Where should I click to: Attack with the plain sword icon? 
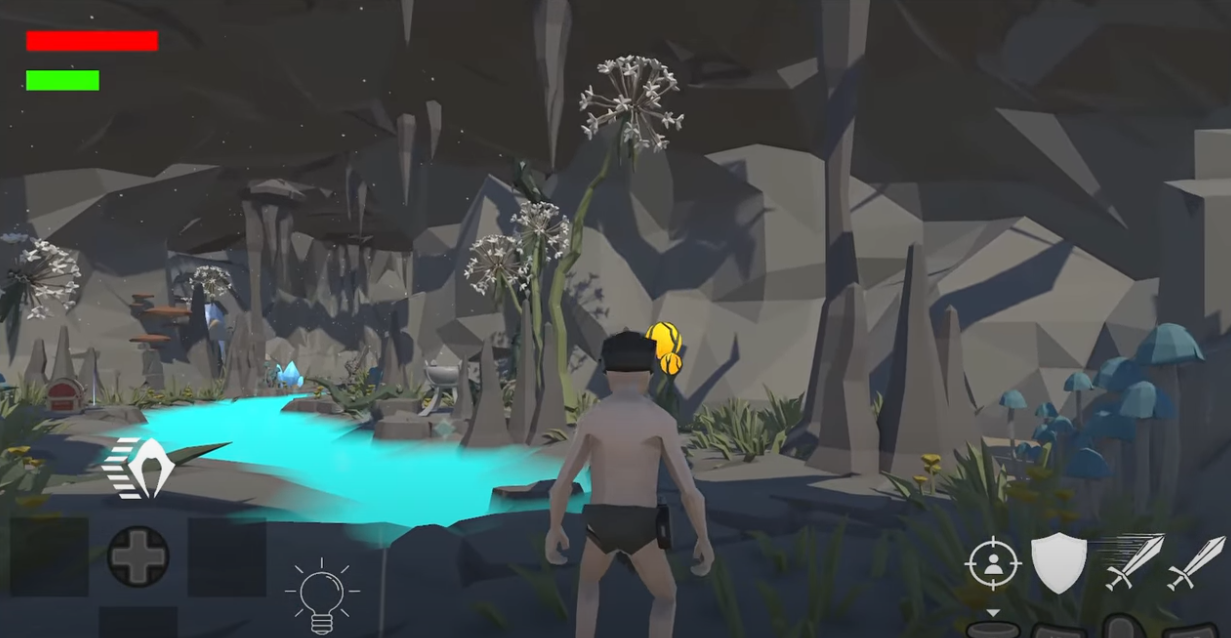[x=1197, y=562]
